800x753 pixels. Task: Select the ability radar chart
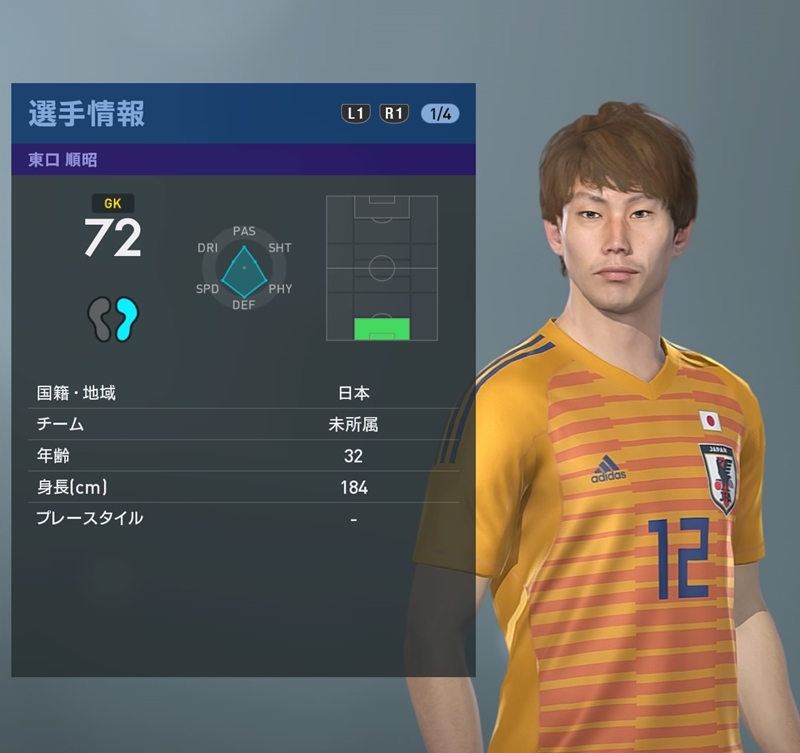[x=244, y=268]
